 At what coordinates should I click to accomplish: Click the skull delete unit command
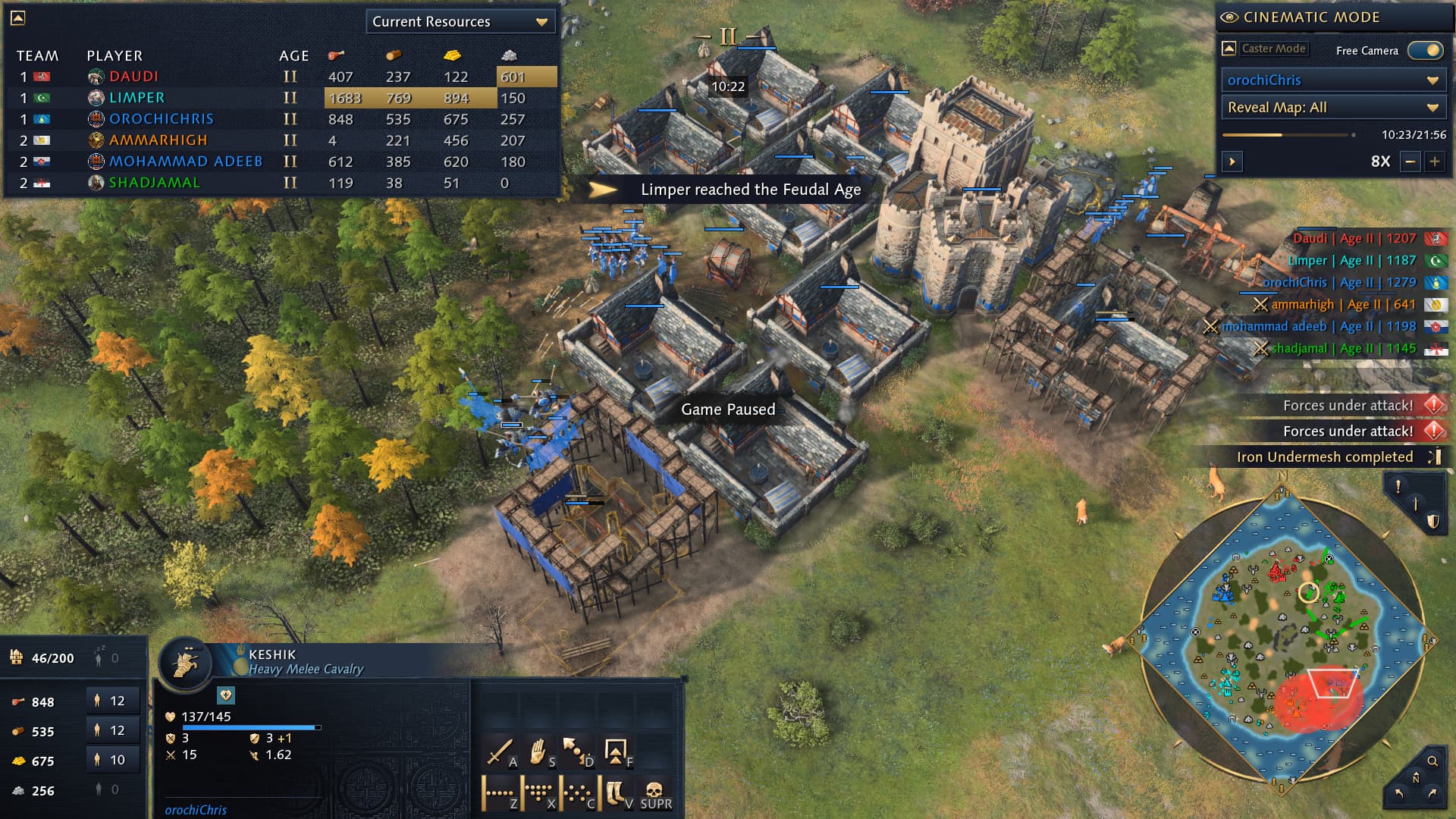coord(654,793)
